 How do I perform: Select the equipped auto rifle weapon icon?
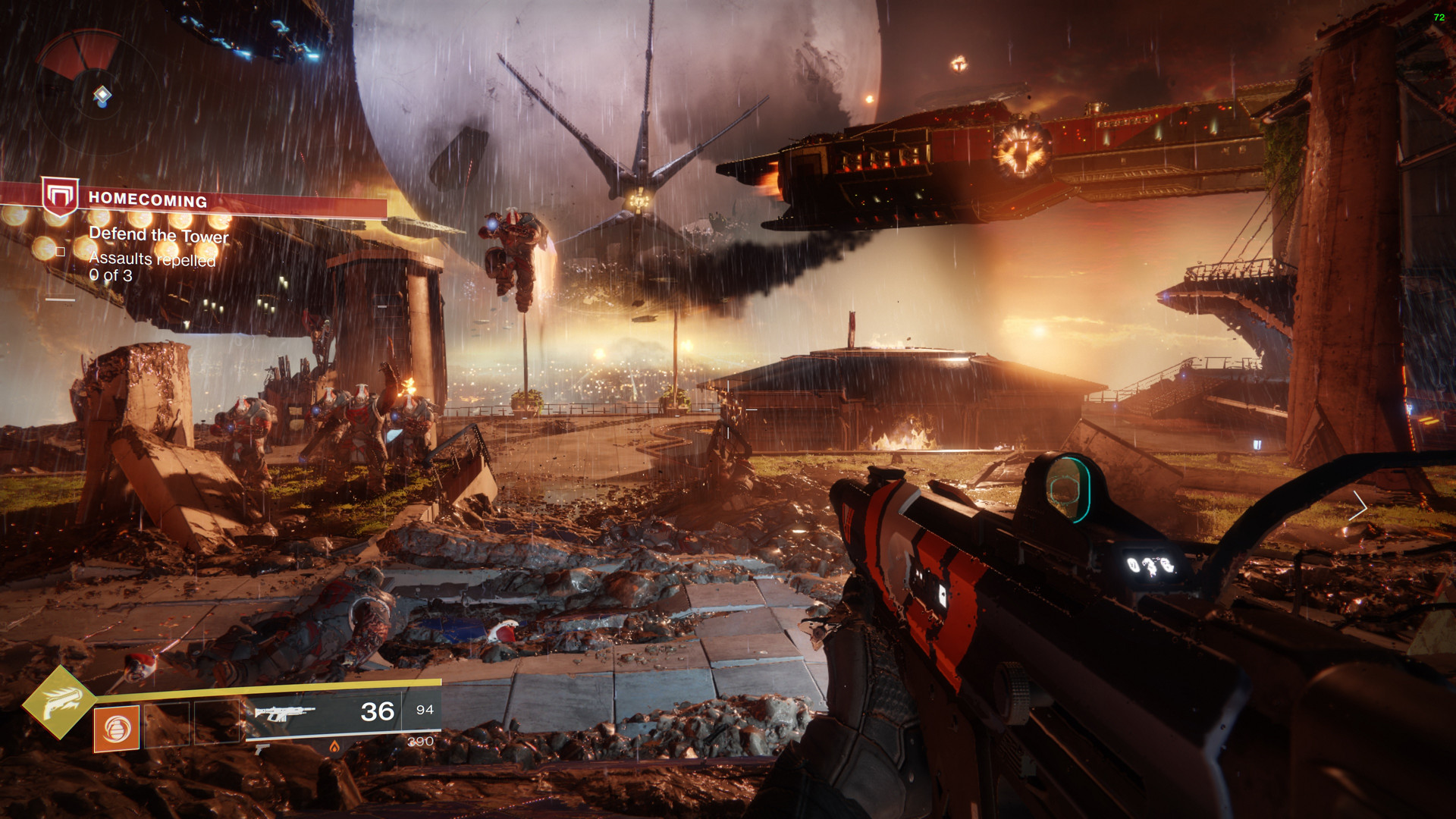coord(284,713)
